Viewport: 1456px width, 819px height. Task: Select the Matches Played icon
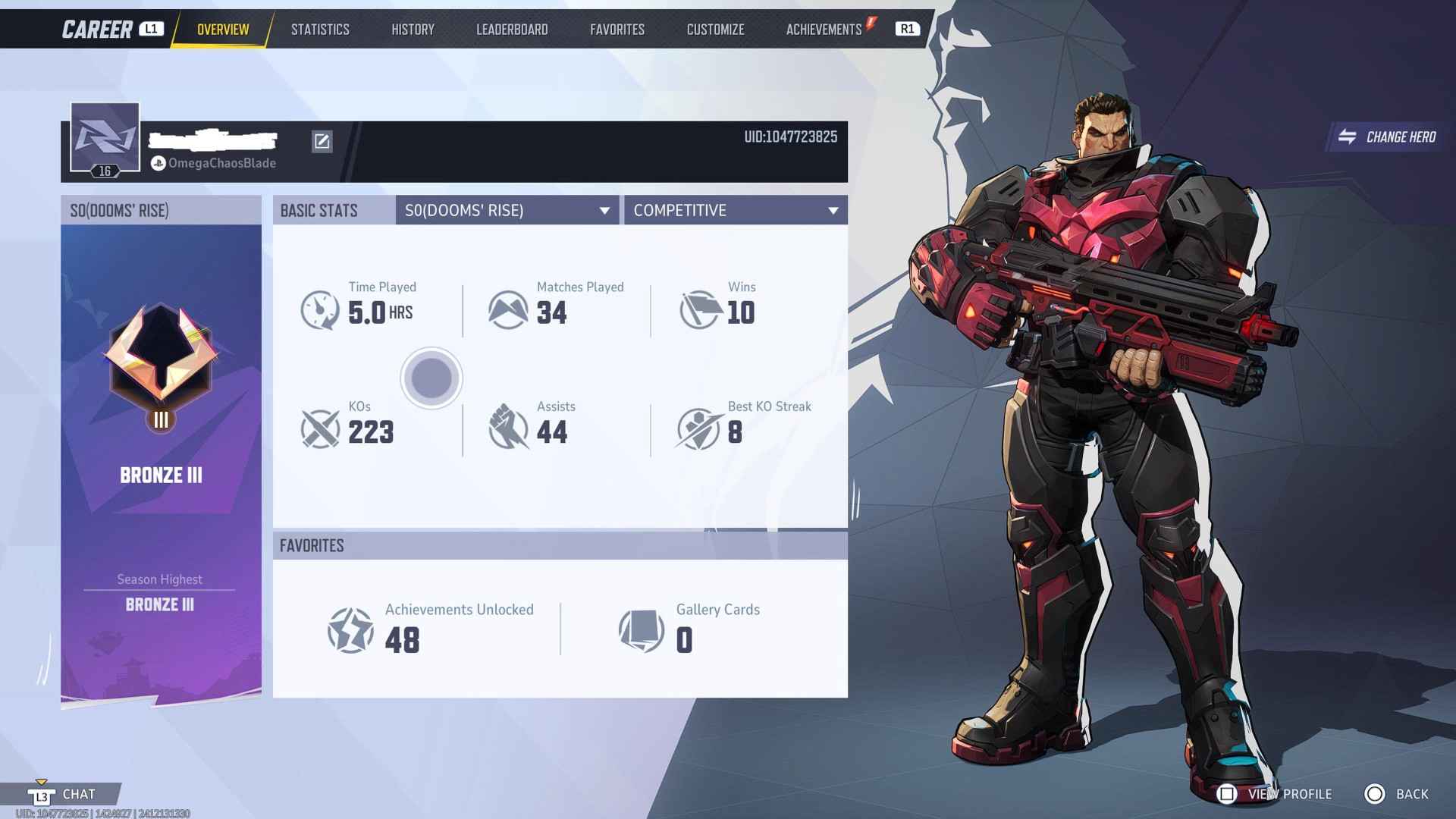coord(510,309)
